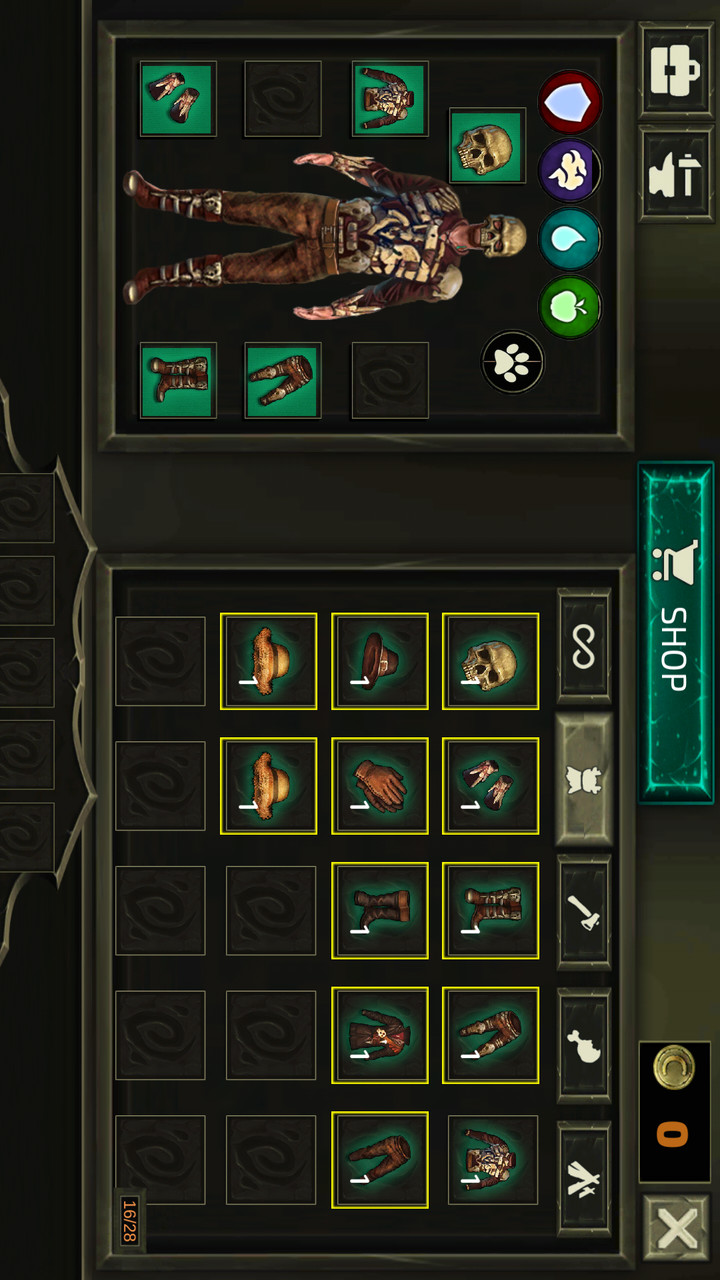Select the brown brimmed hat in inventory
This screenshot has width=720, height=1280.
tap(380, 661)
